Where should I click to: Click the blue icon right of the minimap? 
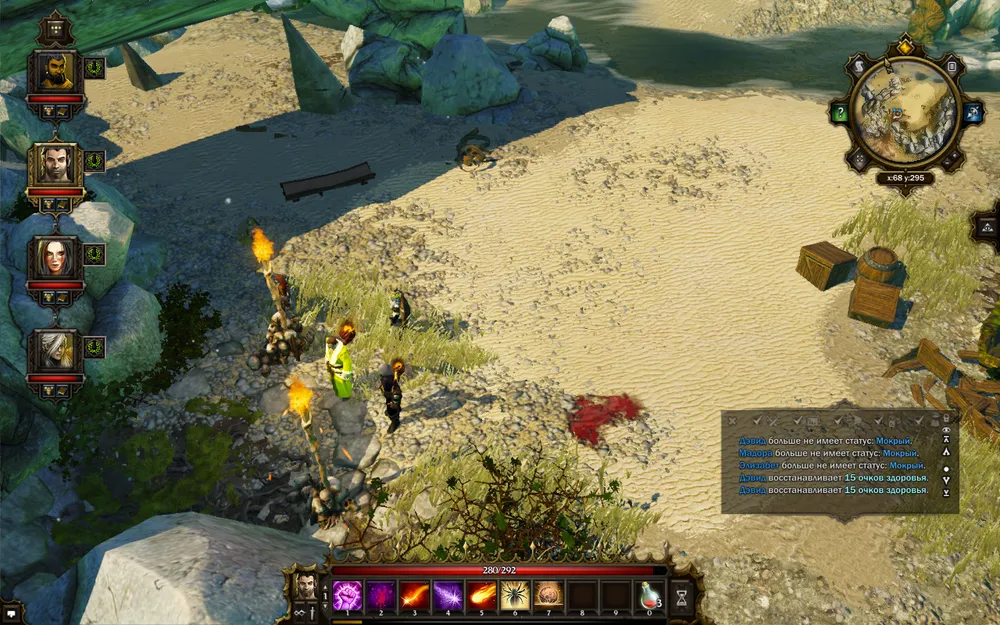[x=970, y=113]
